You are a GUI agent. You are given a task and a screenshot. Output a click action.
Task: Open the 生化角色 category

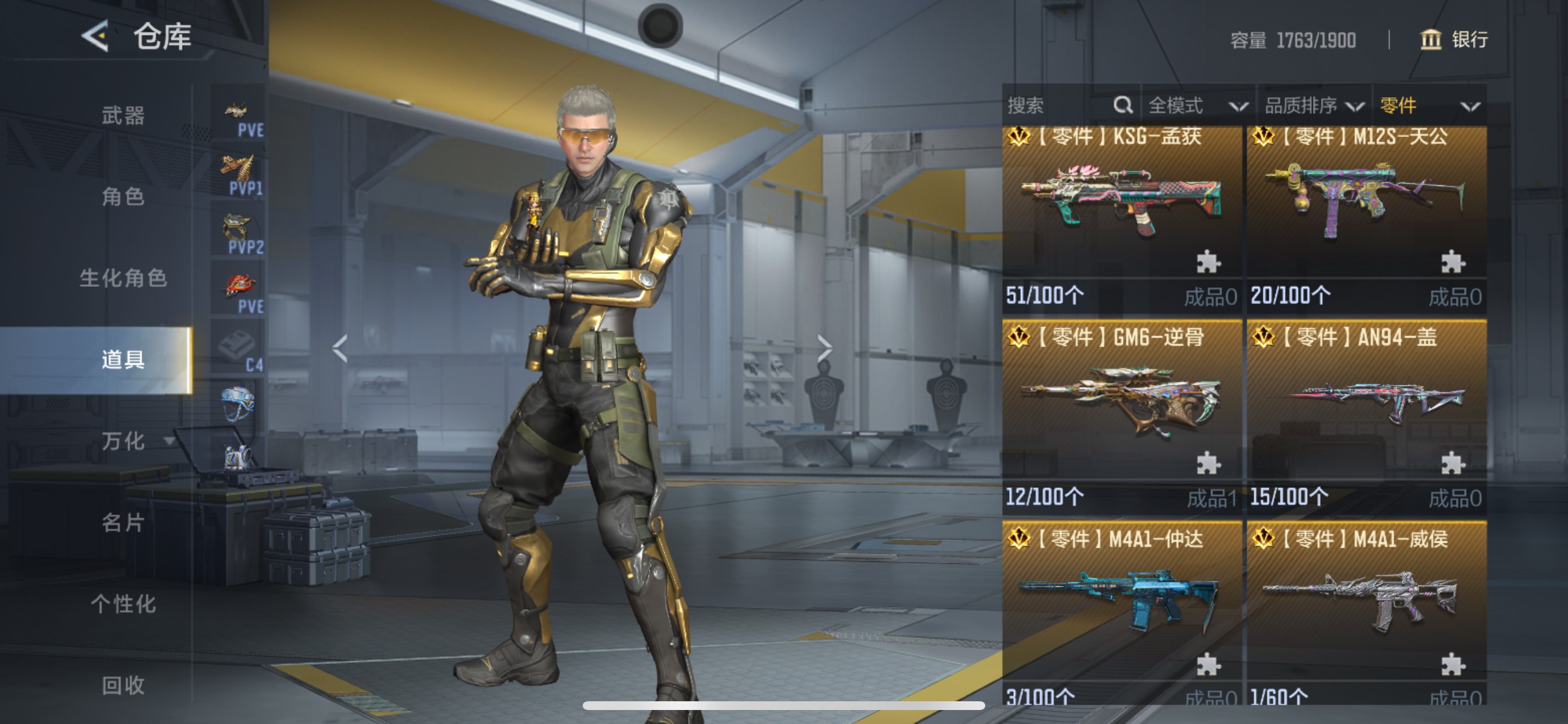tap(123, 278)
